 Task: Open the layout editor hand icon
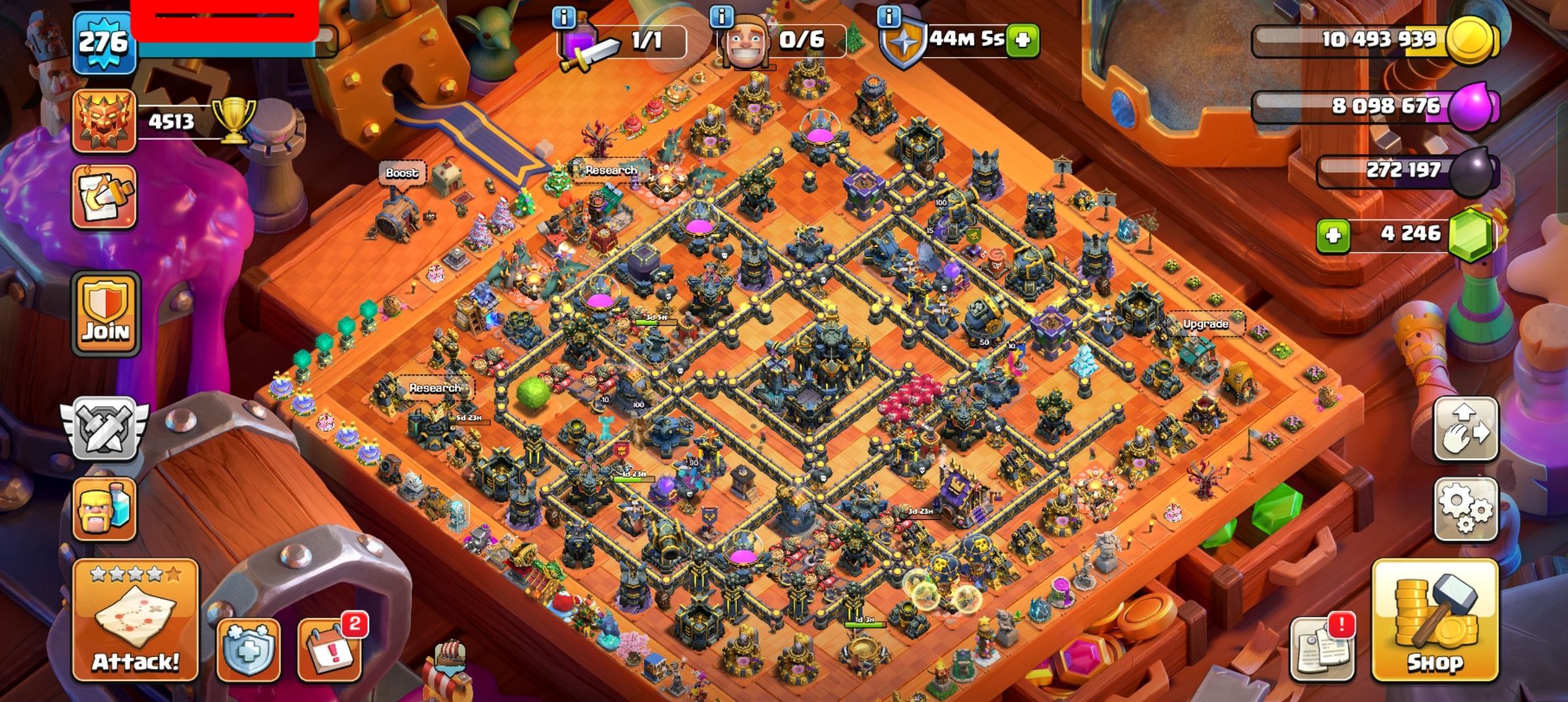1465,430
